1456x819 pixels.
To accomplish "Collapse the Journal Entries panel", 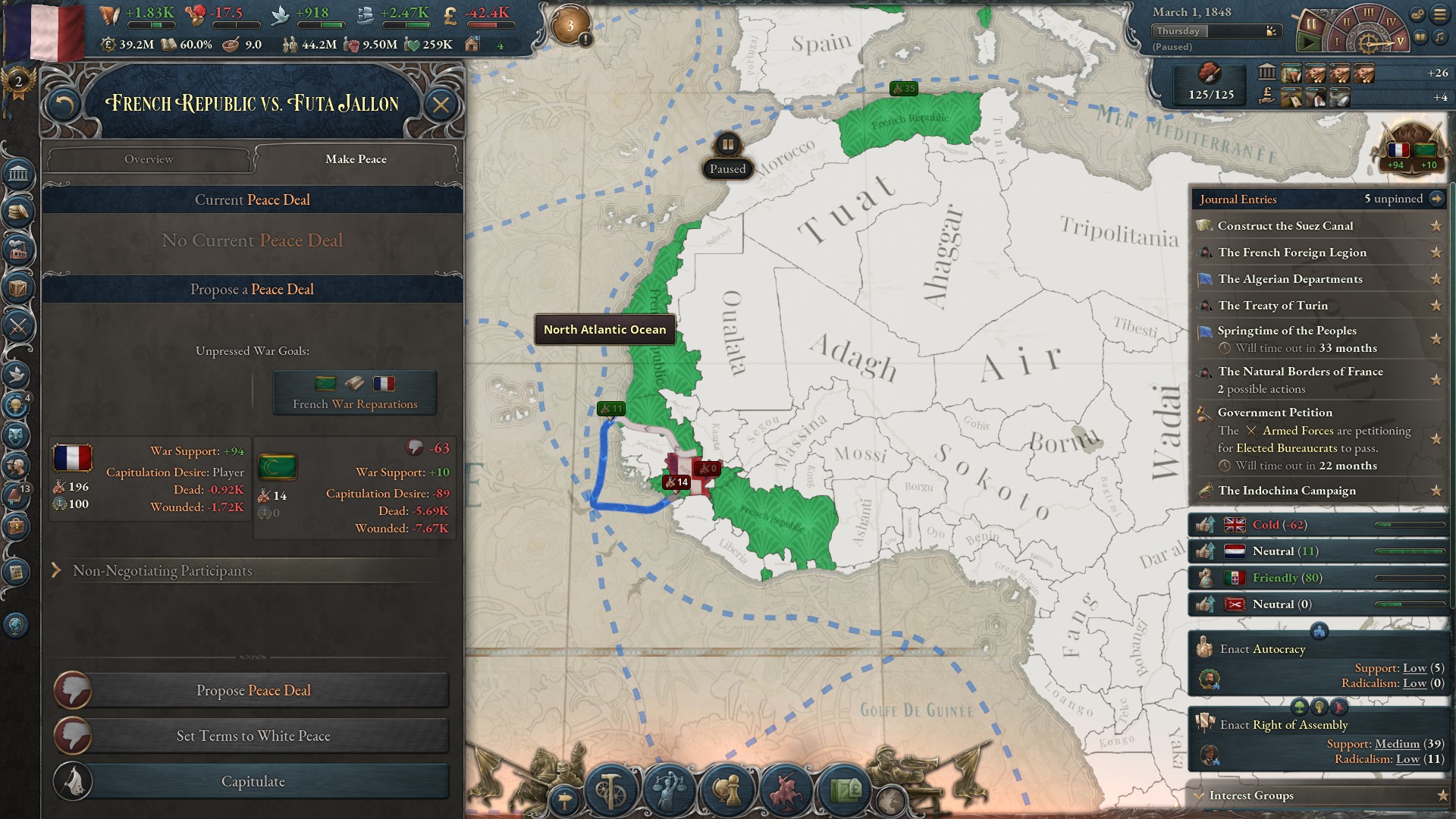I will 1438,199.
